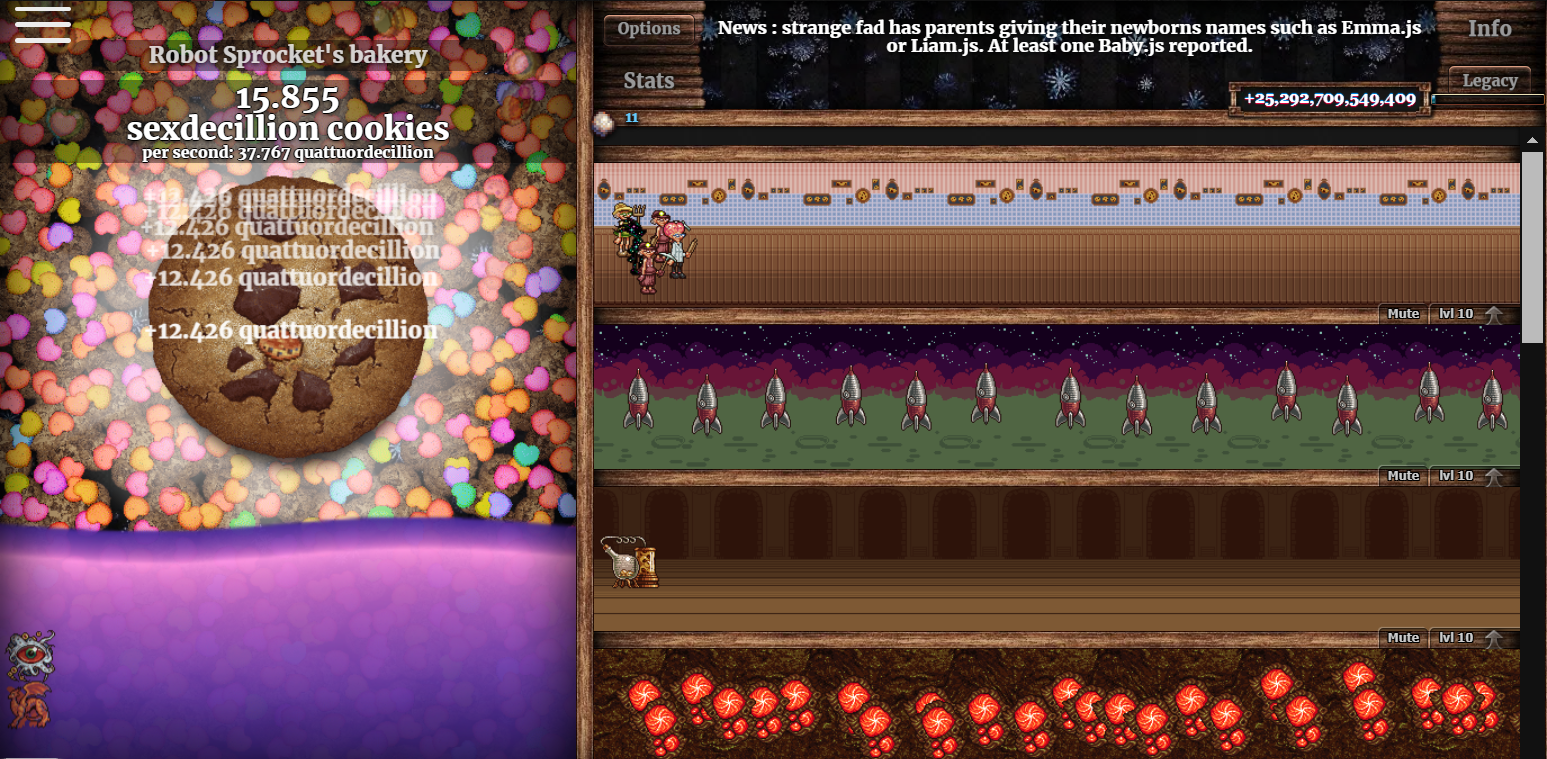Mute the shipment building row

click(x=1402, y=475)
